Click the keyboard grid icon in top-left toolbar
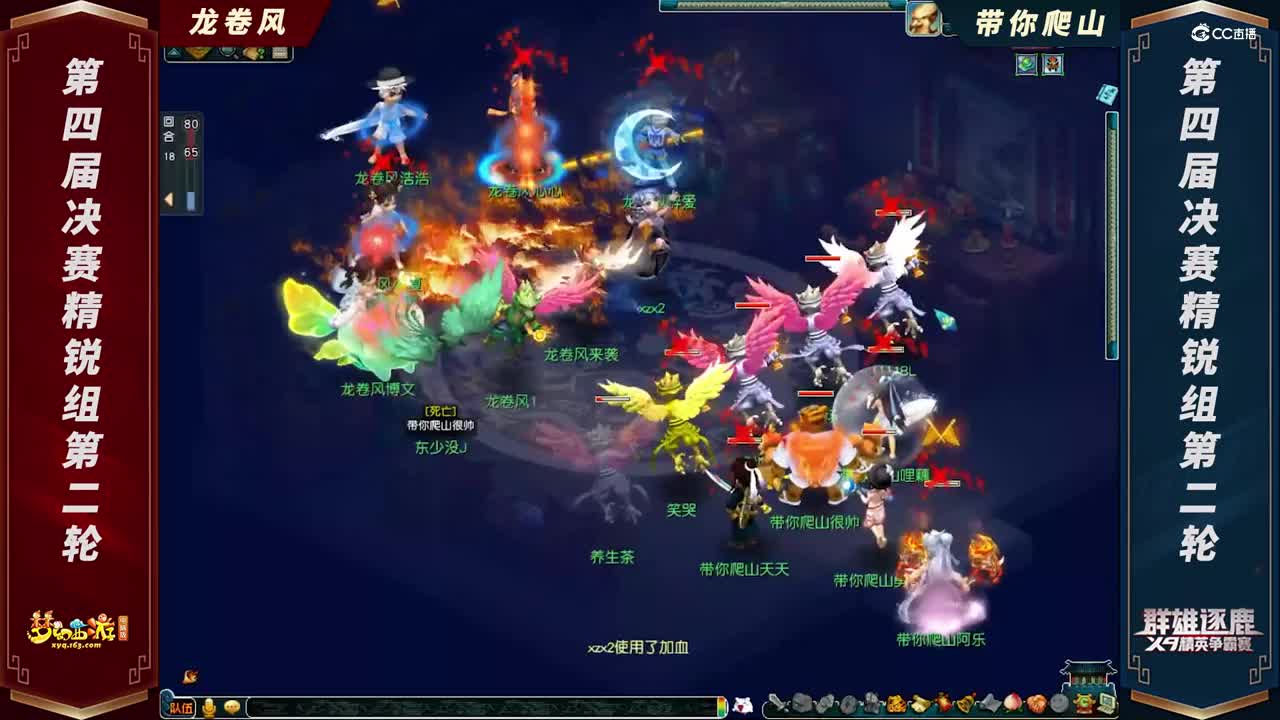 coord(281,52)
